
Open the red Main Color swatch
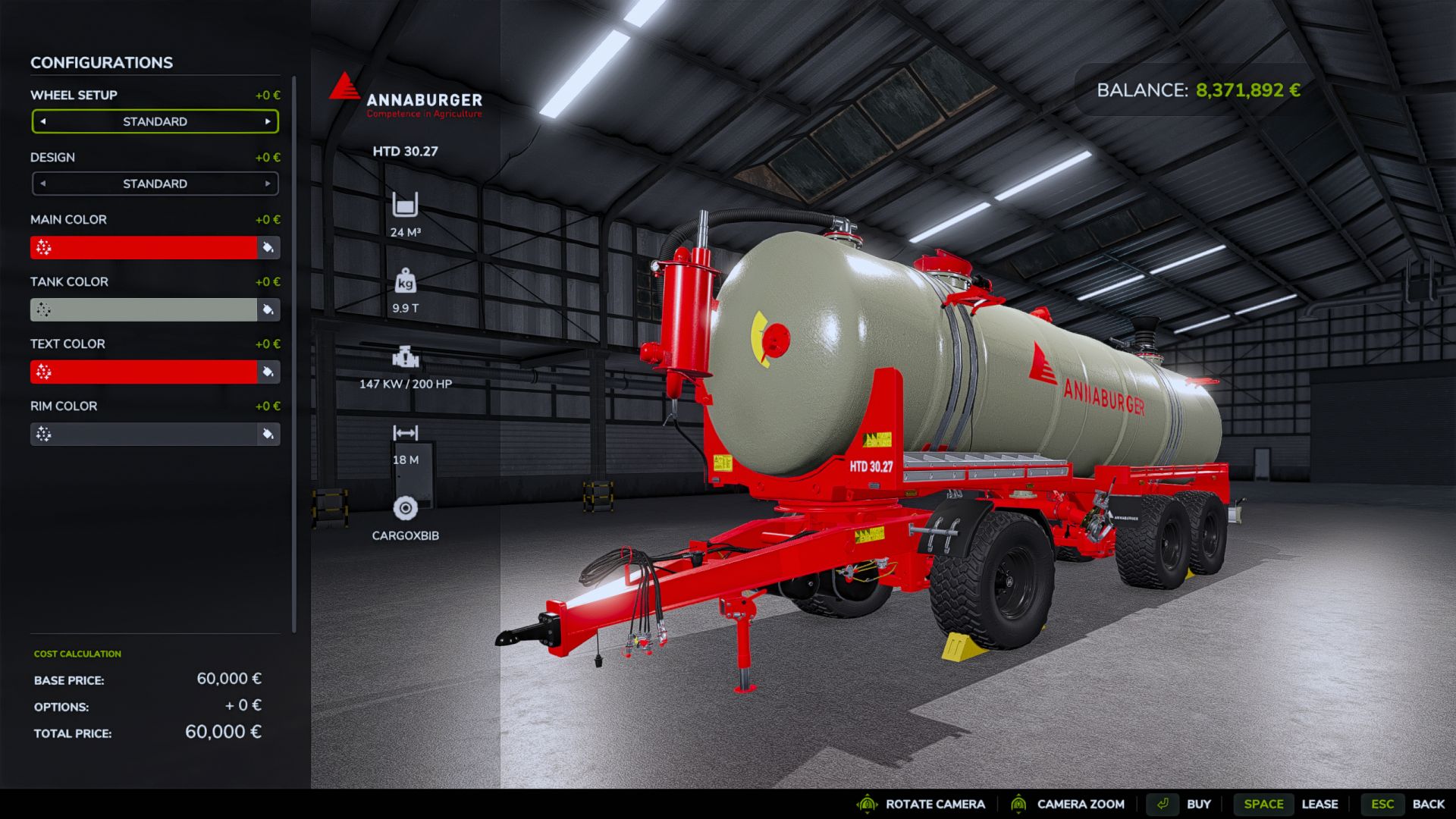143,247
